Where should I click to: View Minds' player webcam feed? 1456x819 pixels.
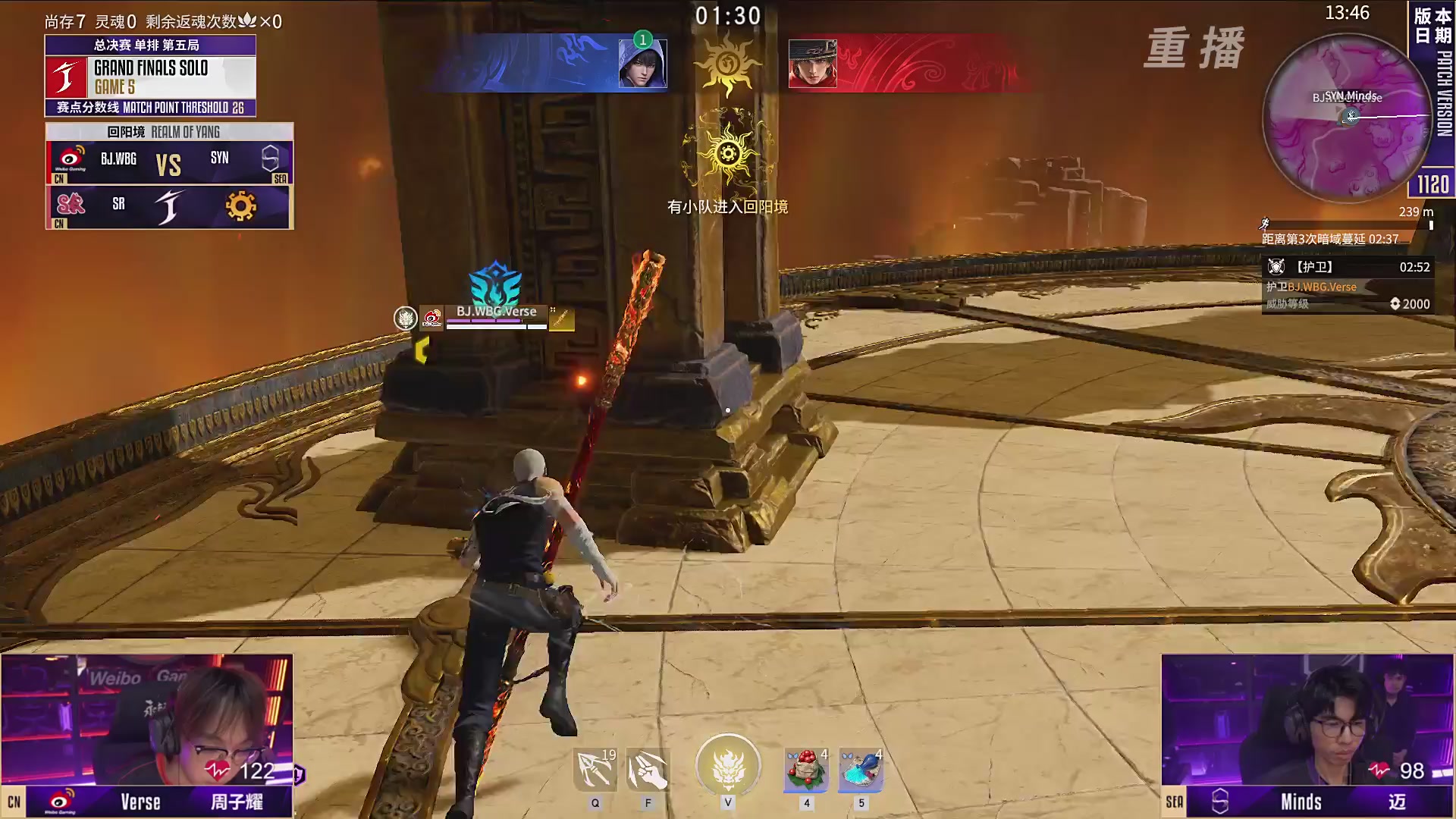point(1307,719)
